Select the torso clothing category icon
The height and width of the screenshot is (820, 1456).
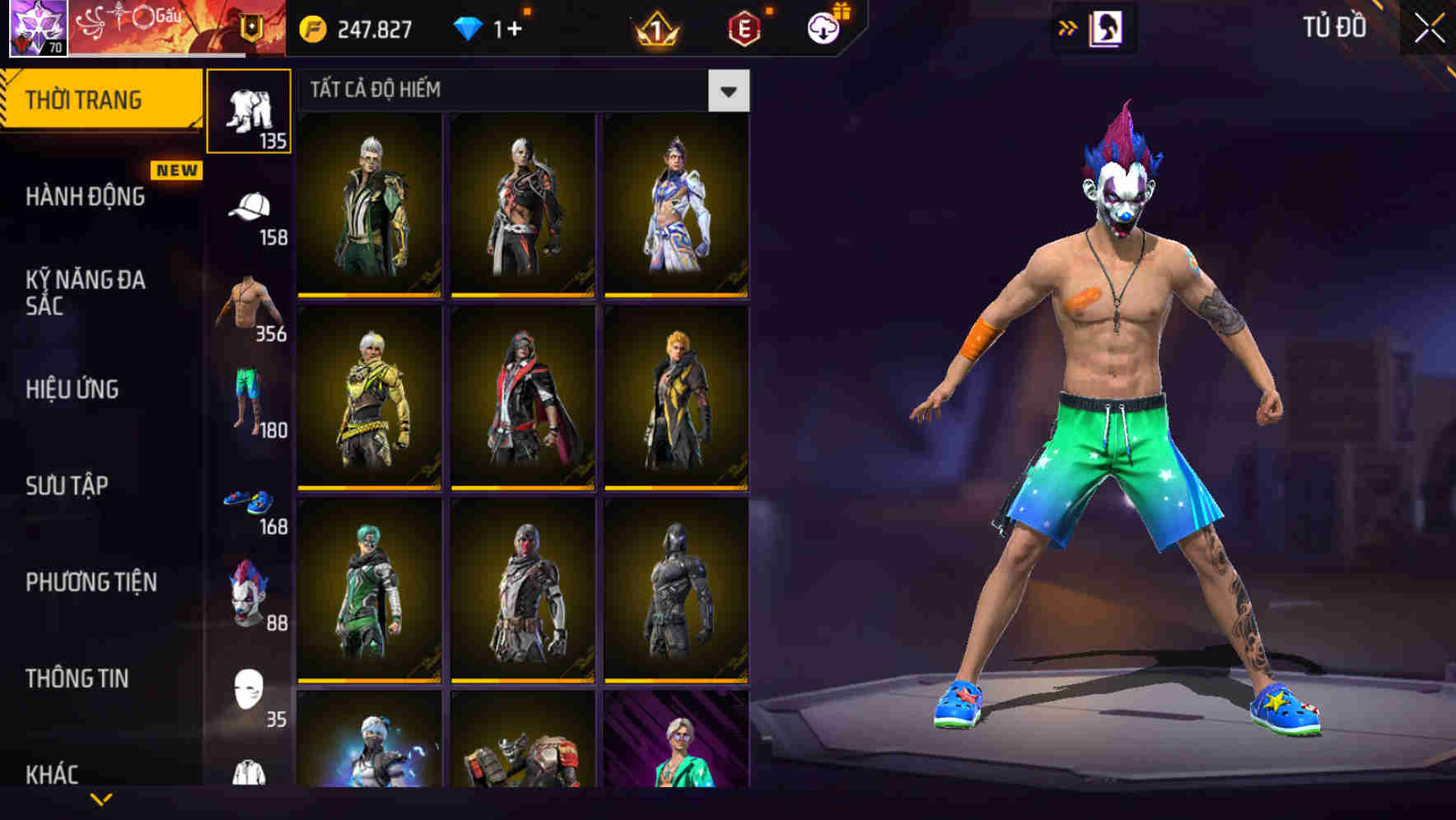pos(250,305)
